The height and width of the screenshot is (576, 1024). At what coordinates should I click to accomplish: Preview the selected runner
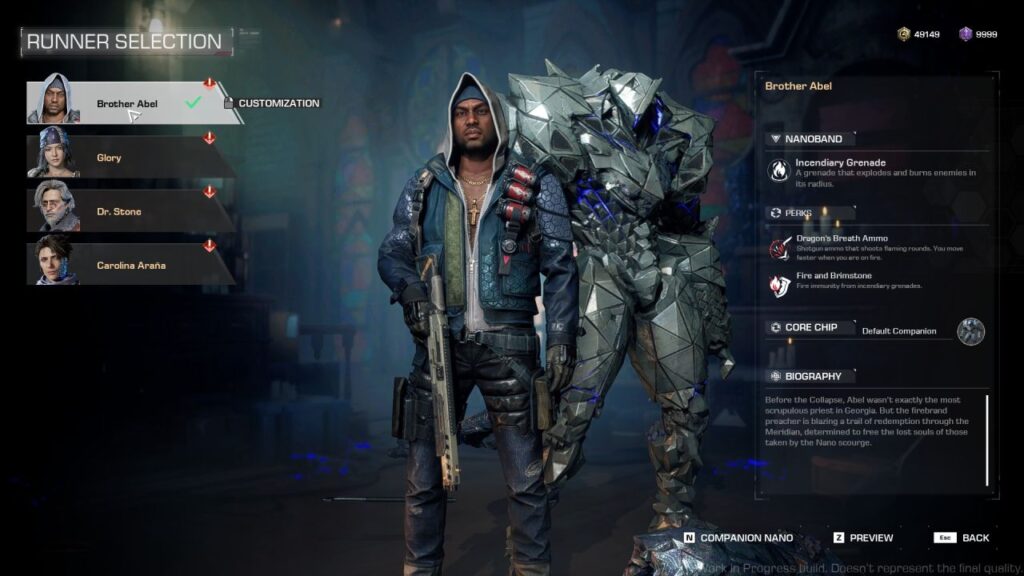pos(862,538)
